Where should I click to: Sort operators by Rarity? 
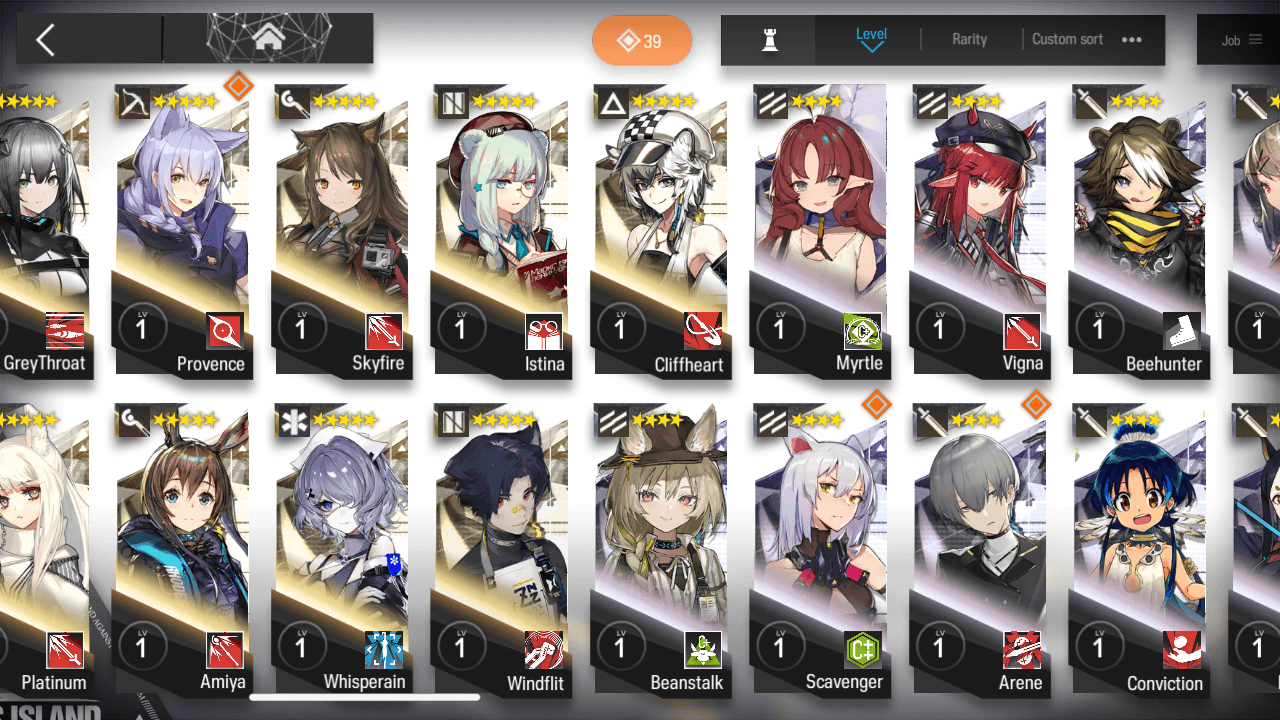coord(969,40)
